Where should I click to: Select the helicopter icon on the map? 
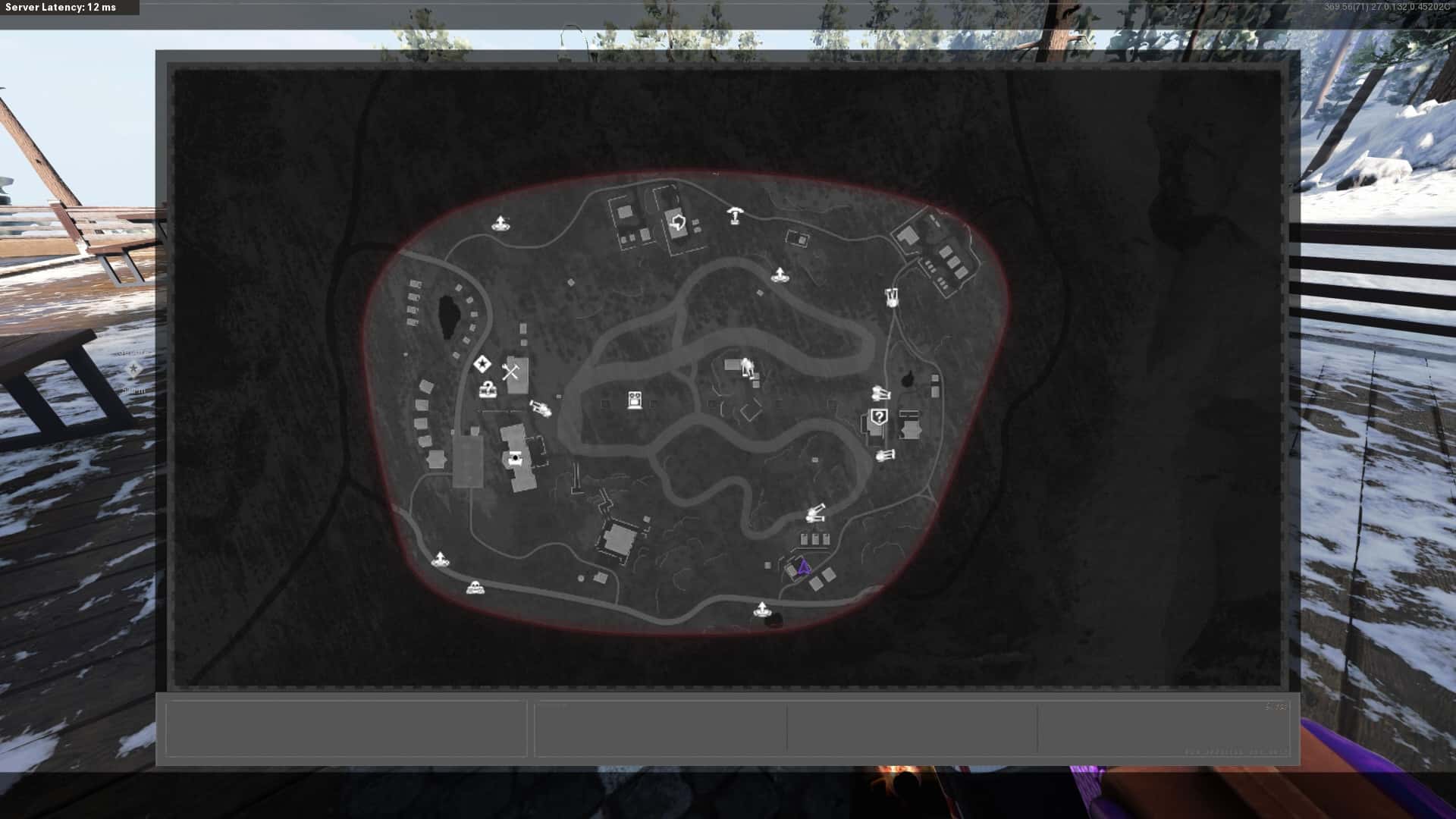(734, 215)
